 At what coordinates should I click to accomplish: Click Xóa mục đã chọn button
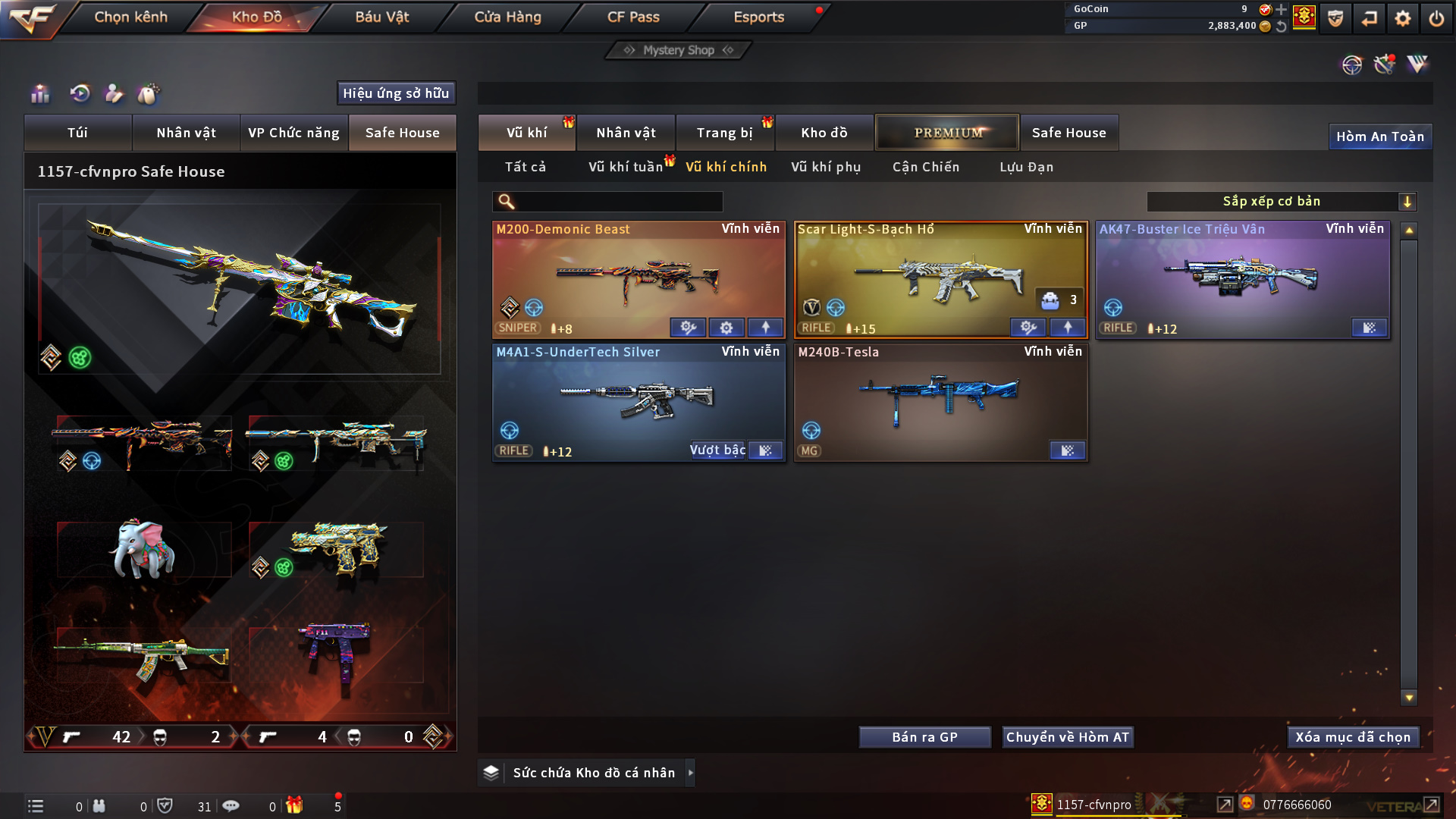[1353, 737]
